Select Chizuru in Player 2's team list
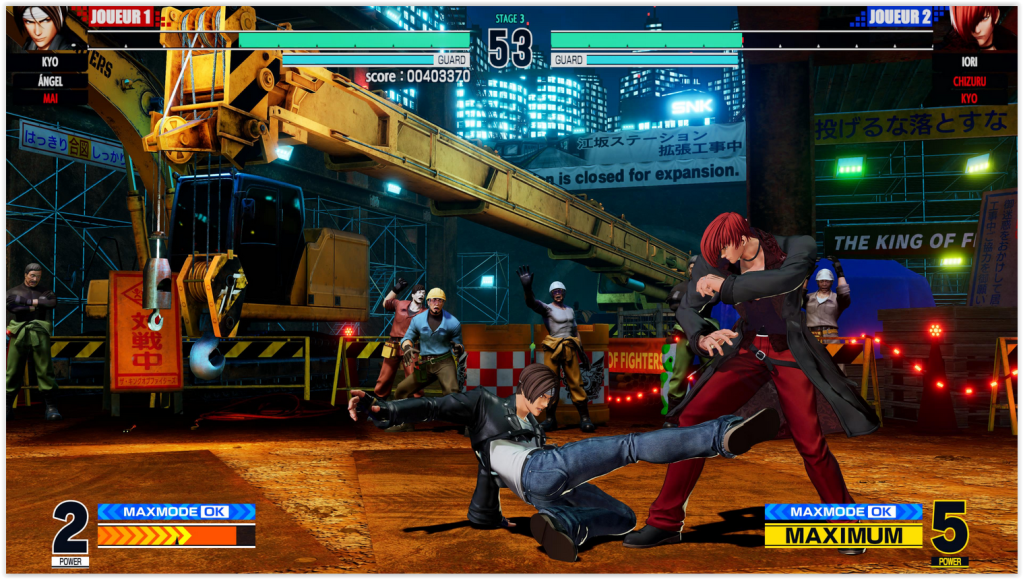This screenshot has height=579, width=1023. 968,80
